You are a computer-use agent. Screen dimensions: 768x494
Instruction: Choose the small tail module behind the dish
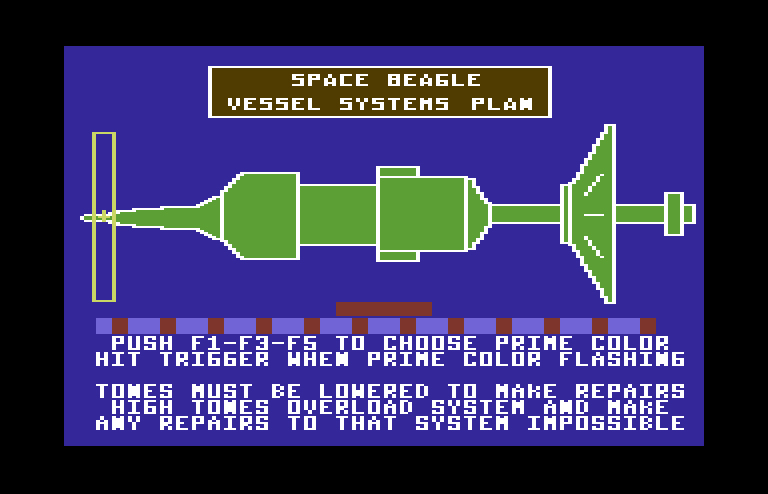point(674,214)
